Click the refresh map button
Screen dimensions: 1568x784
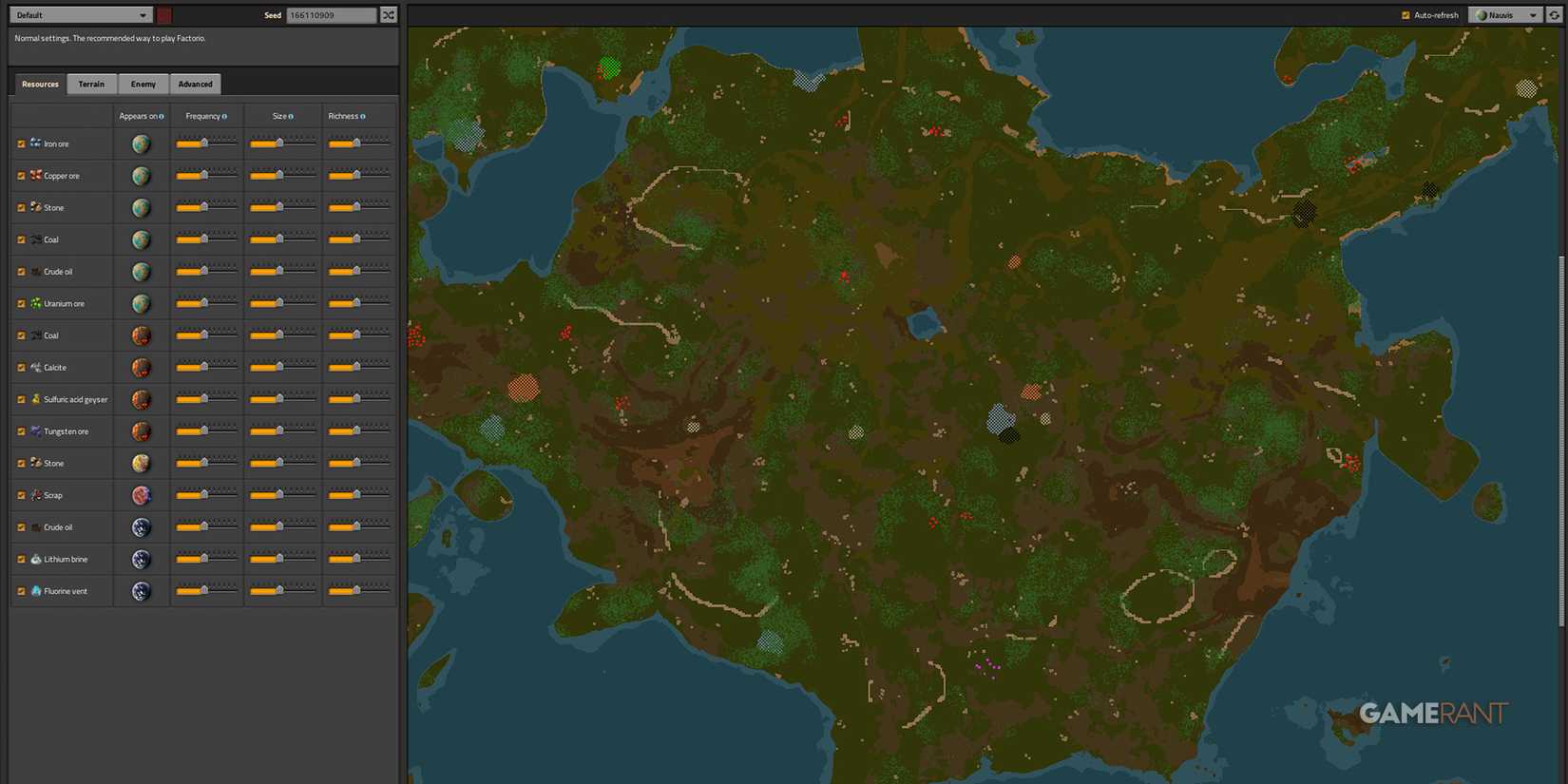[1558, 14]
